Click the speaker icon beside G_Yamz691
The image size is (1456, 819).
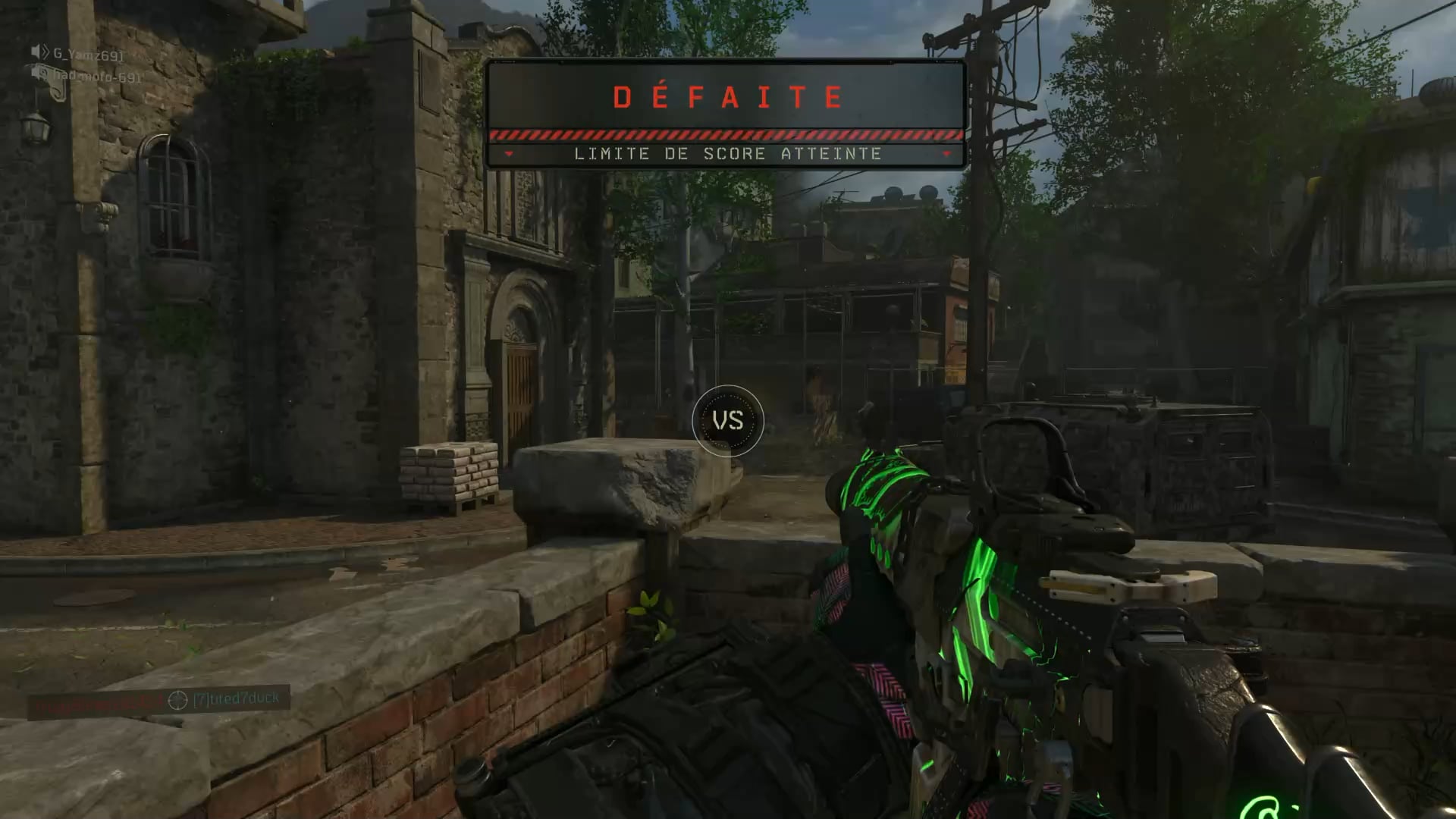pos(39,52)
